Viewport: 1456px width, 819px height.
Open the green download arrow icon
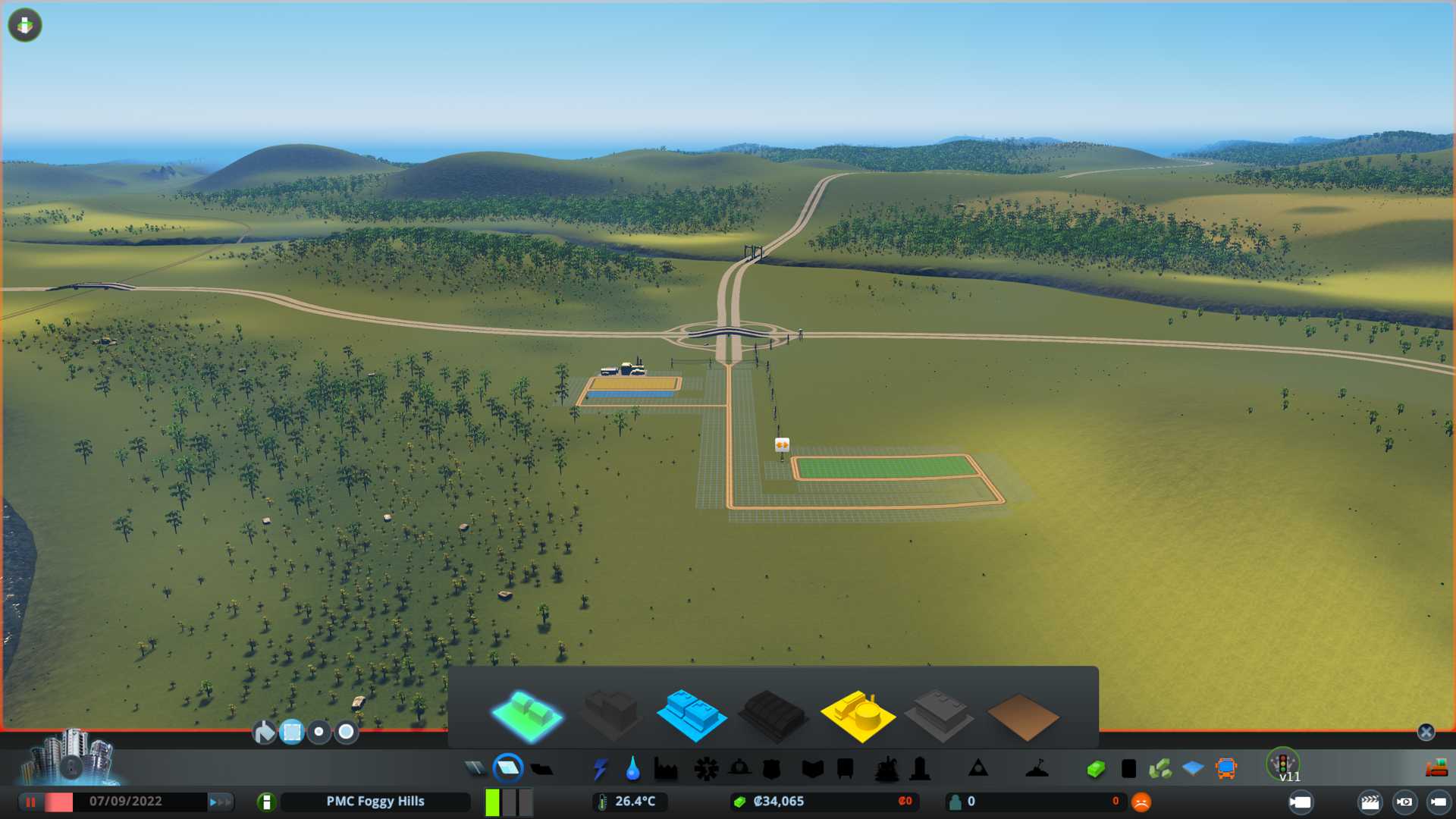coord(25,25)
